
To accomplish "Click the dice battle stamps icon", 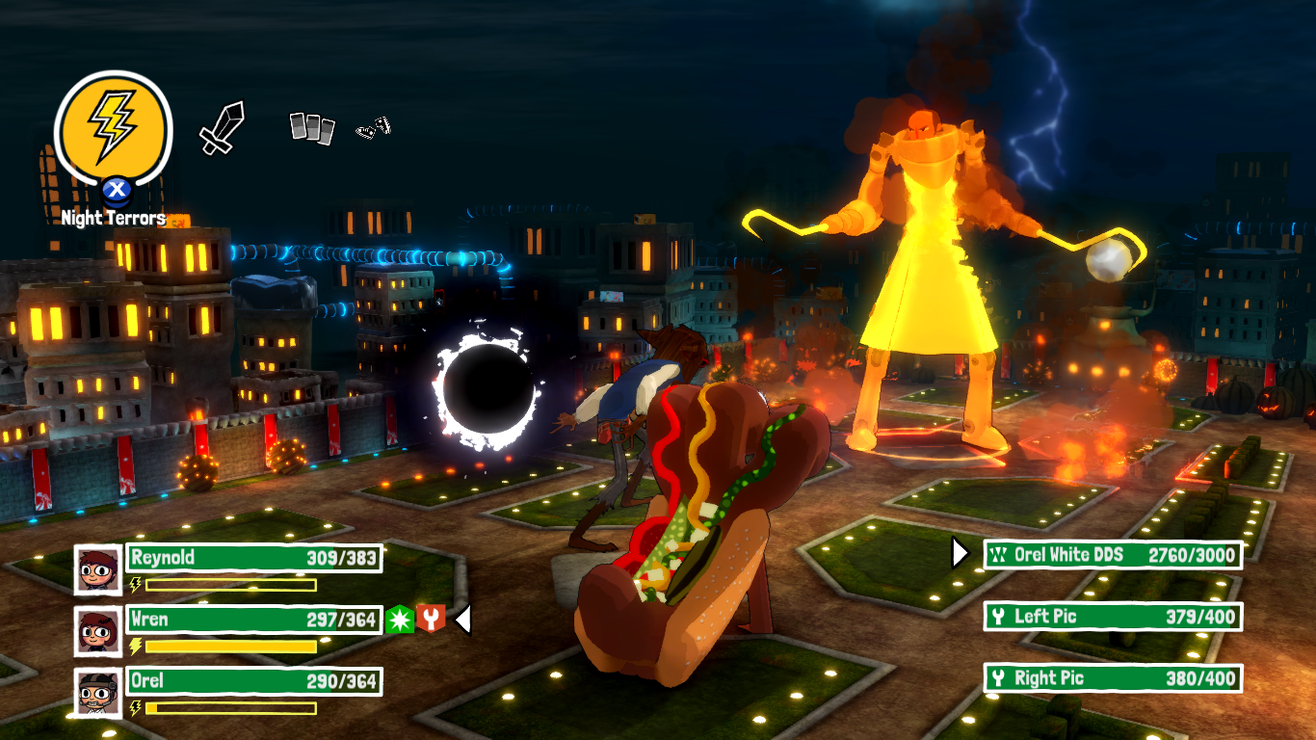I will (x=372, y=128).
